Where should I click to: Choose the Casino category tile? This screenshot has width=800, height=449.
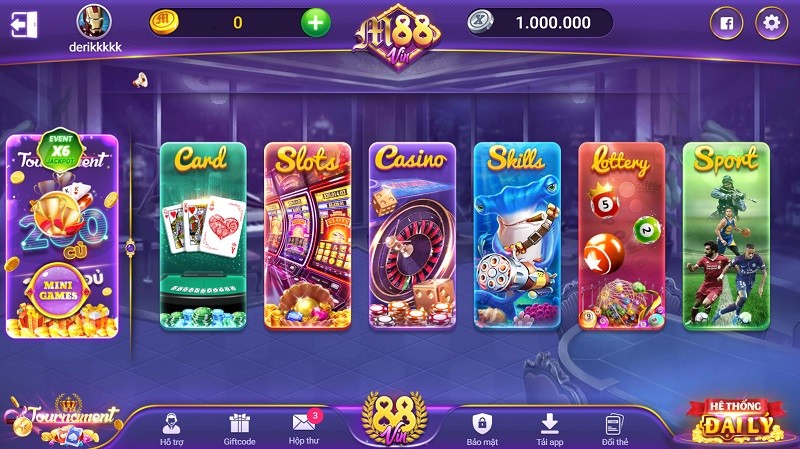(412, 236)
